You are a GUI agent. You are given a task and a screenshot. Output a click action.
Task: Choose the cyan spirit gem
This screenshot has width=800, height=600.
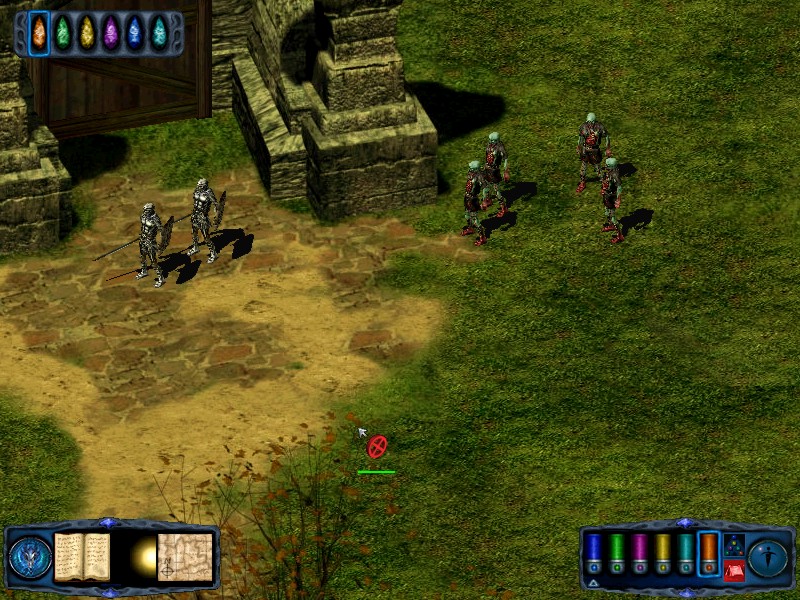159,32
